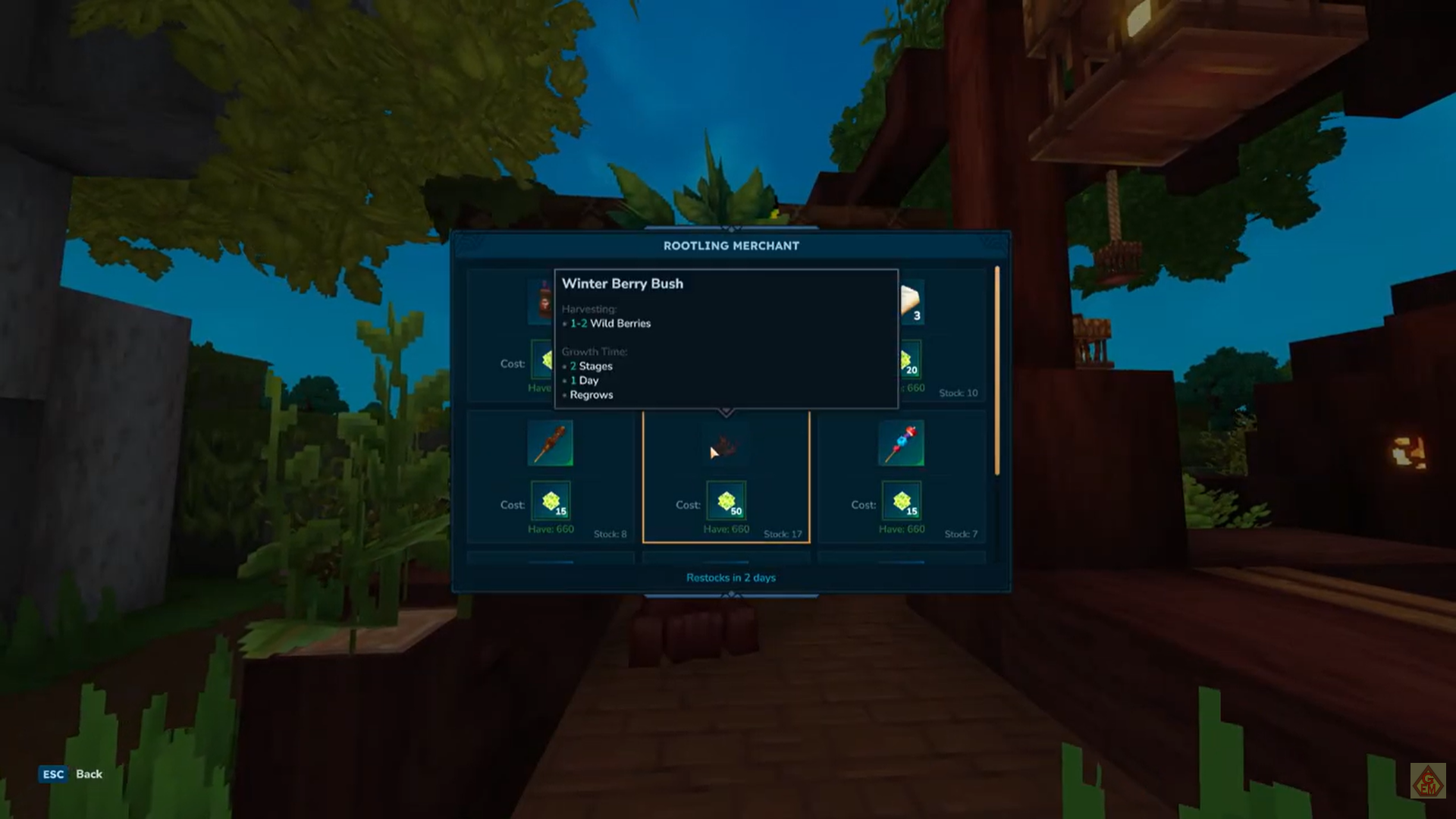This screenshot has width=1456, height=819.
Task: Open the Restocks in 2 days link
Action: tap(730, 577)
